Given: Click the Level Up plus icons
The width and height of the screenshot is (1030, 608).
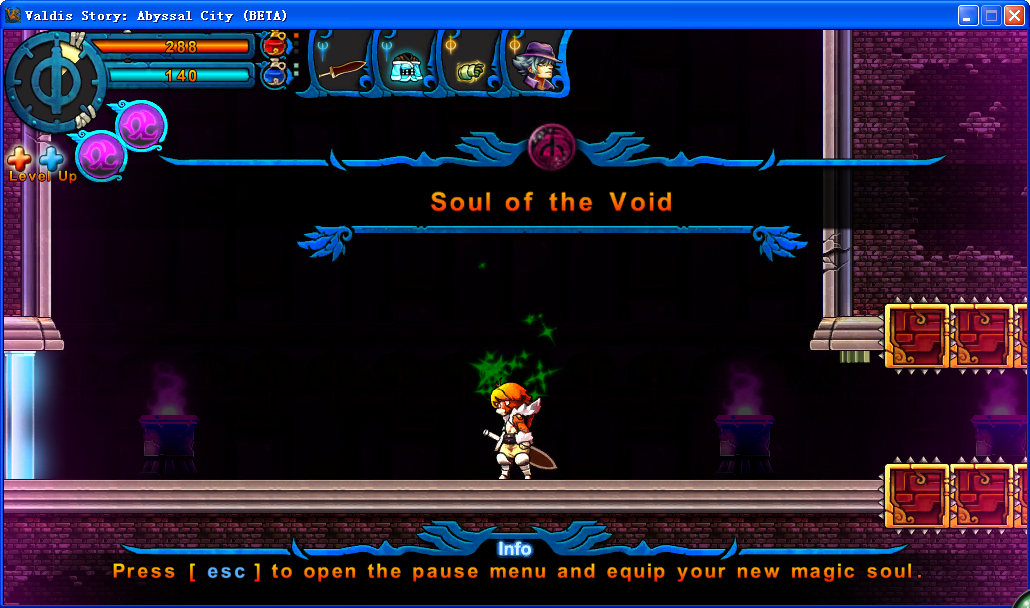Looking at the screenshot, I should click(36, 159).
